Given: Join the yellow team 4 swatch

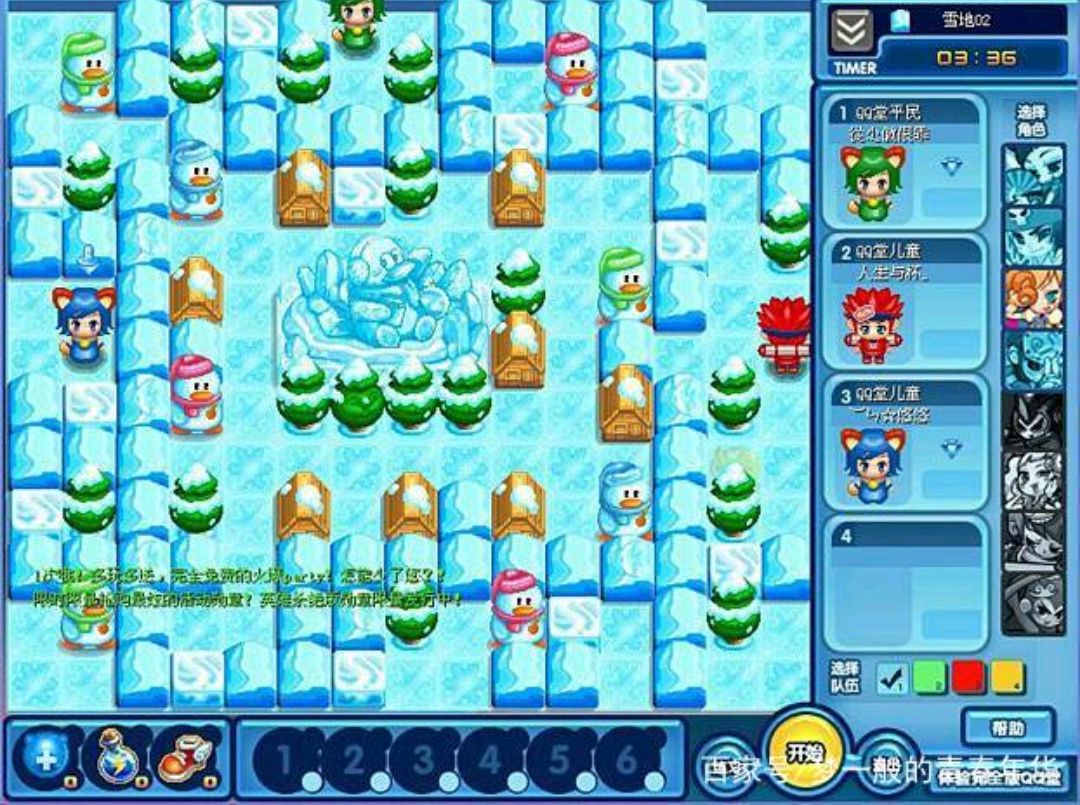Looking at the screenshot, I should (x=1007, y=678).
